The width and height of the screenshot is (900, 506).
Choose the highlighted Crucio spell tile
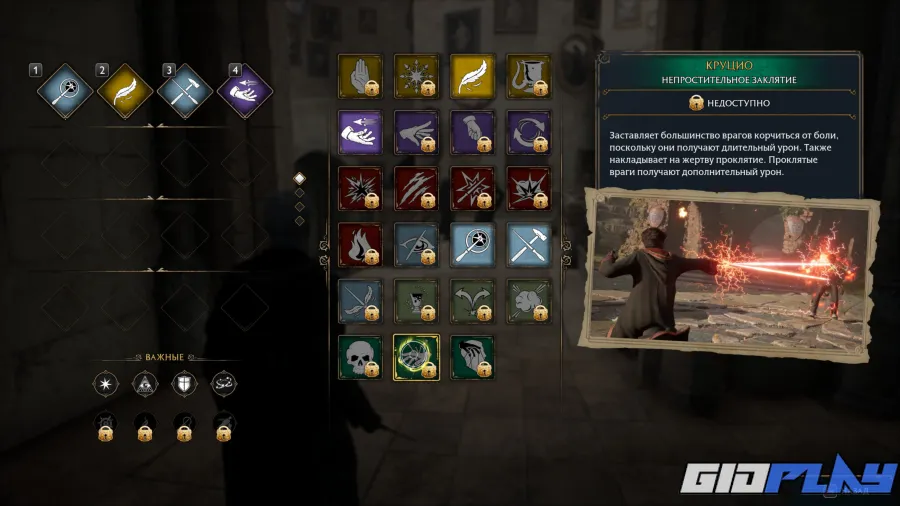click(x=415, y=356)
